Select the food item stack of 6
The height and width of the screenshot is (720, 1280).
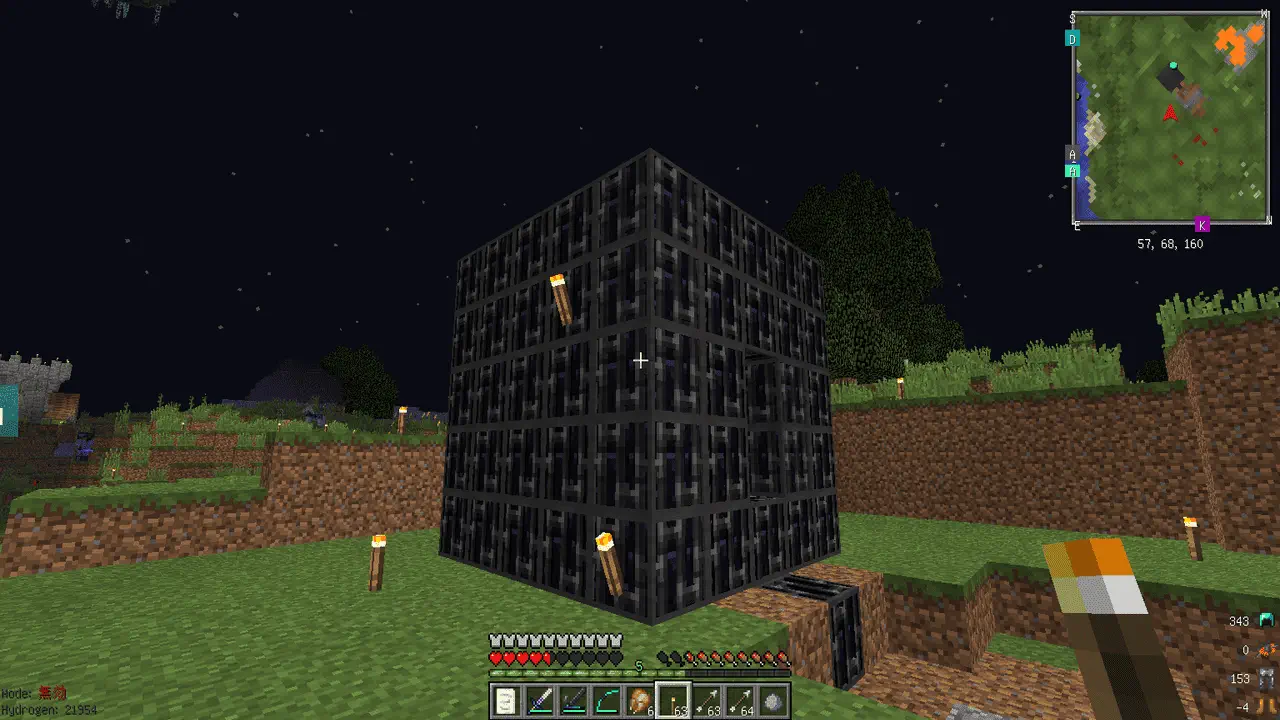tap(639, 702)
